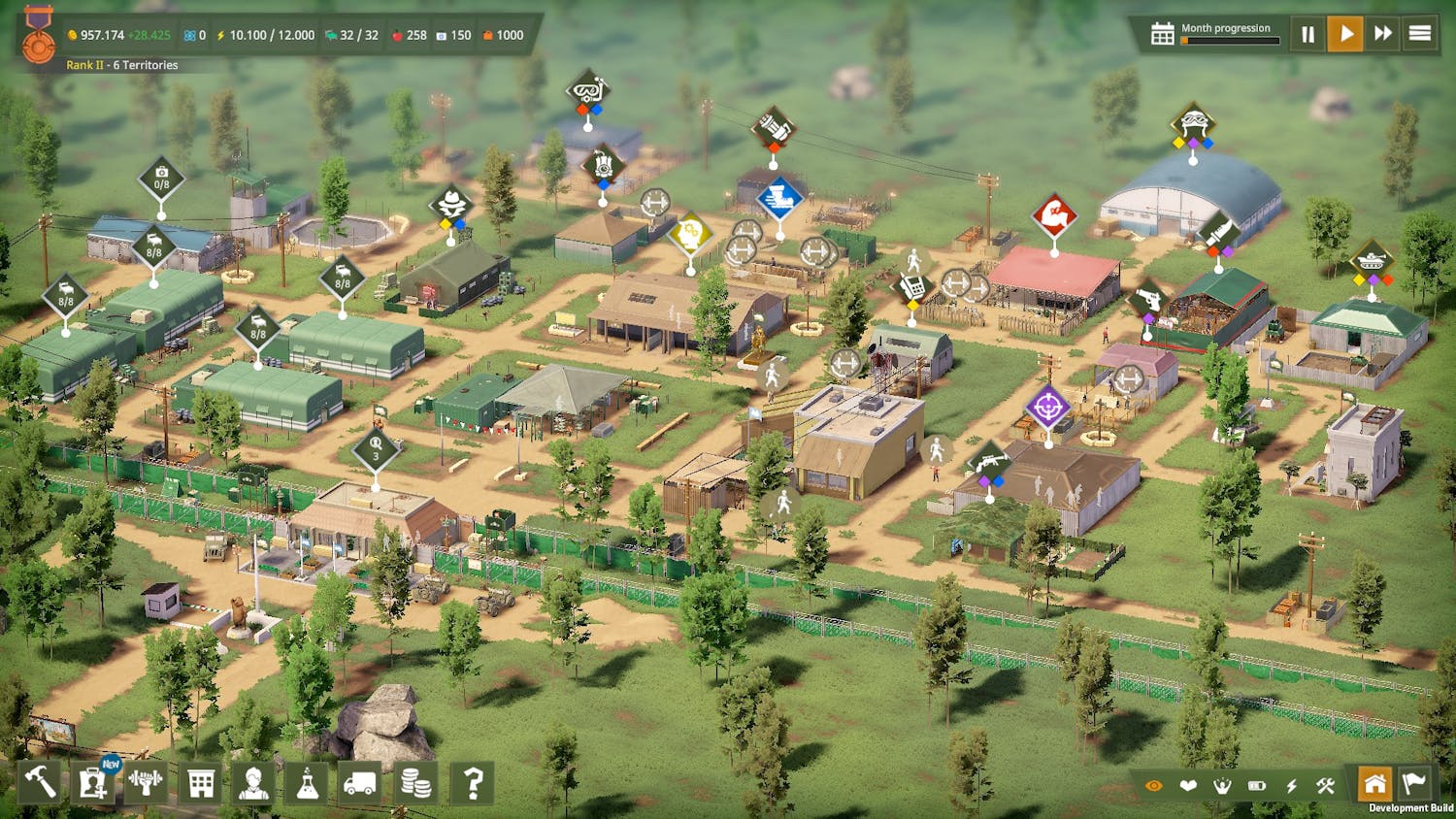
Task: Open the staff personnel panel
Action: tap(253, 782)
